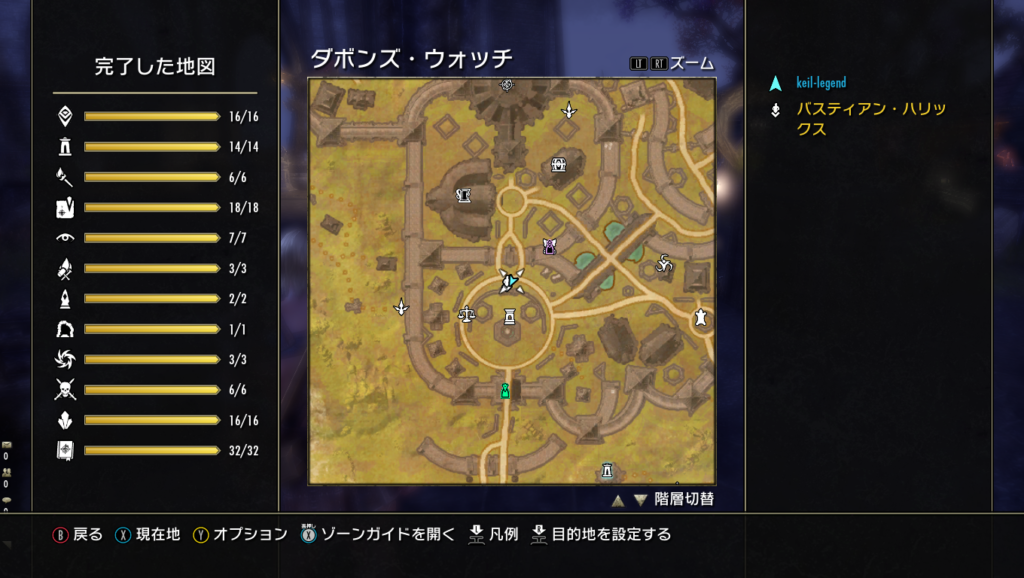Click the anvil crafting marker on the map
Viewport: 1024px width, 578px height.
pos(464,195)
